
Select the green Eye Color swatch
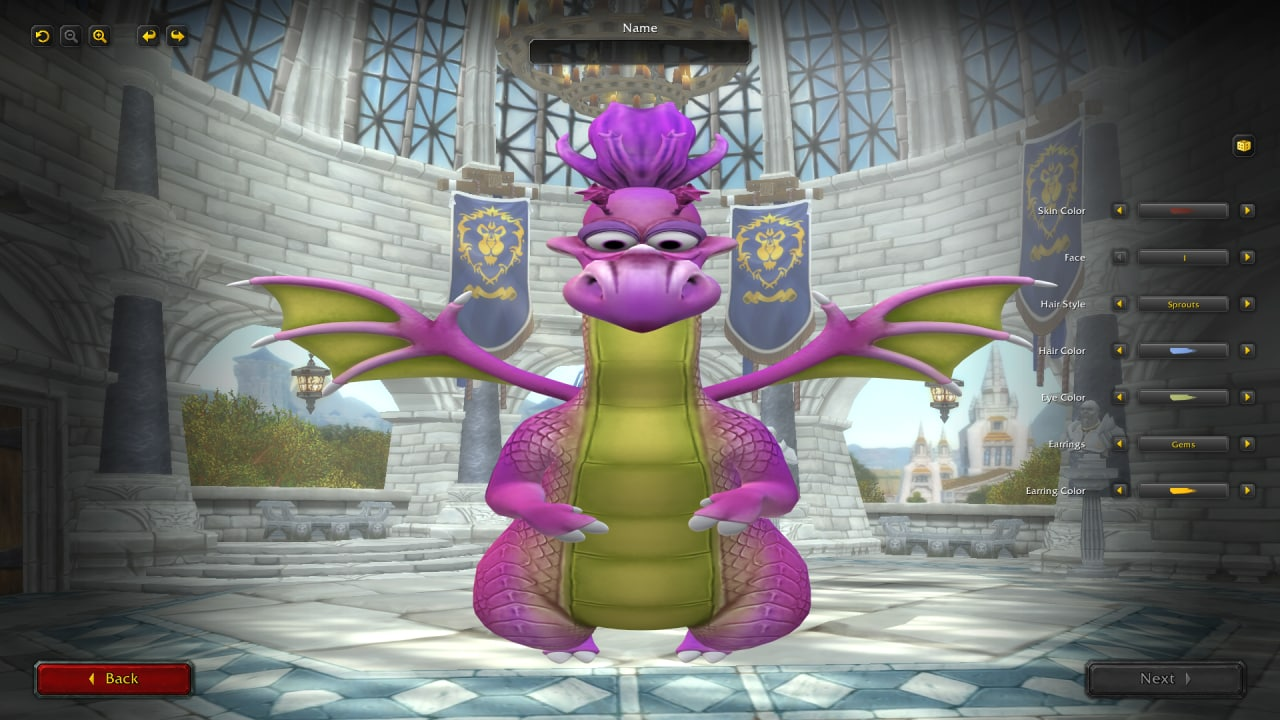click(x=1183, y=397)
